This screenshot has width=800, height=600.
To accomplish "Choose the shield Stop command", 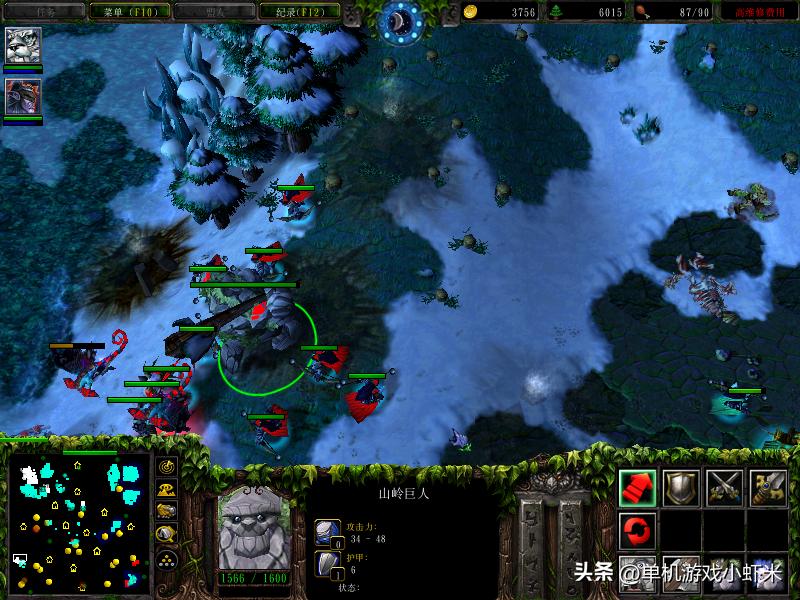I will (x=682, y=487).
